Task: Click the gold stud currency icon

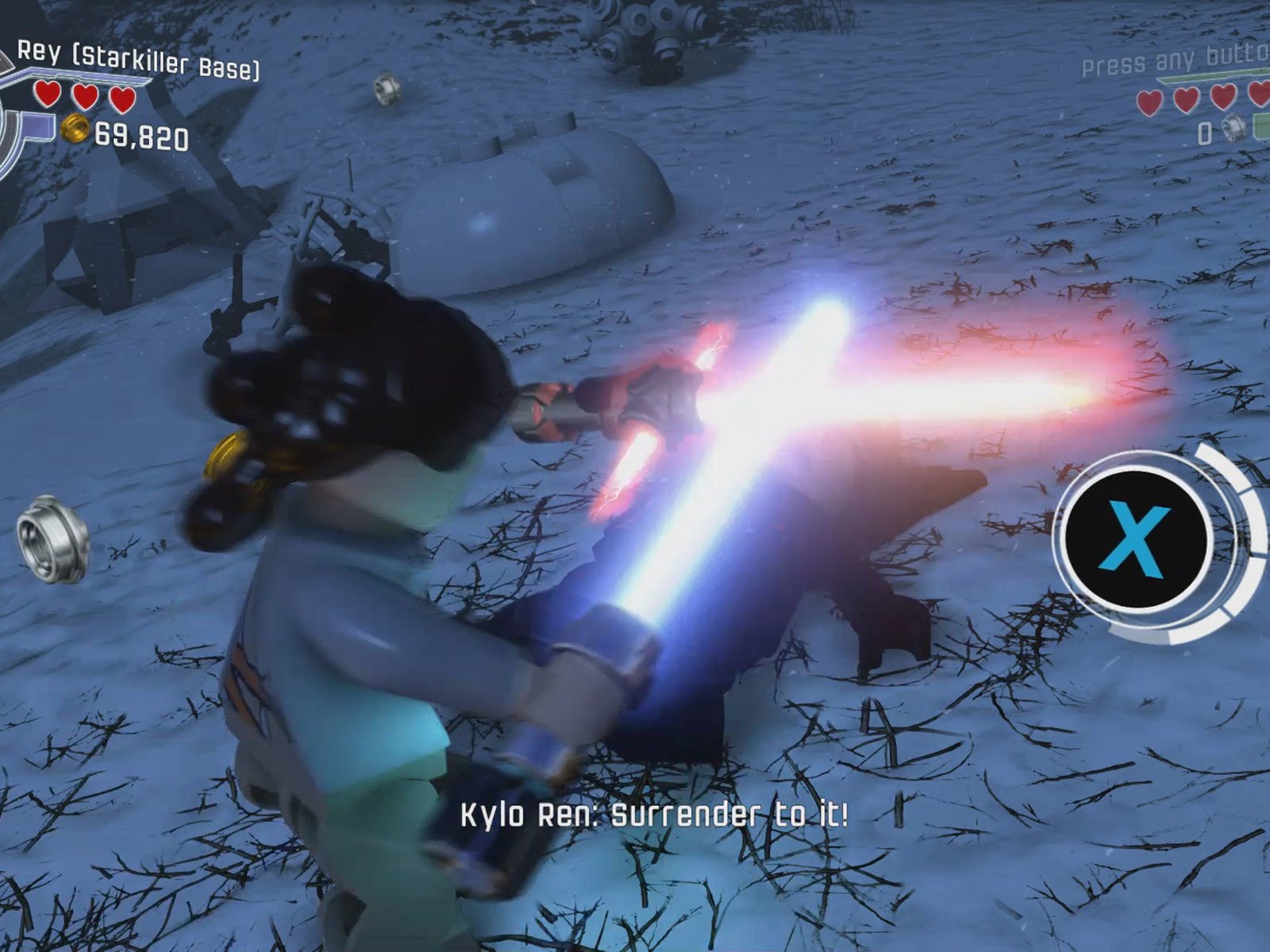Action: (x=76, y=129)
